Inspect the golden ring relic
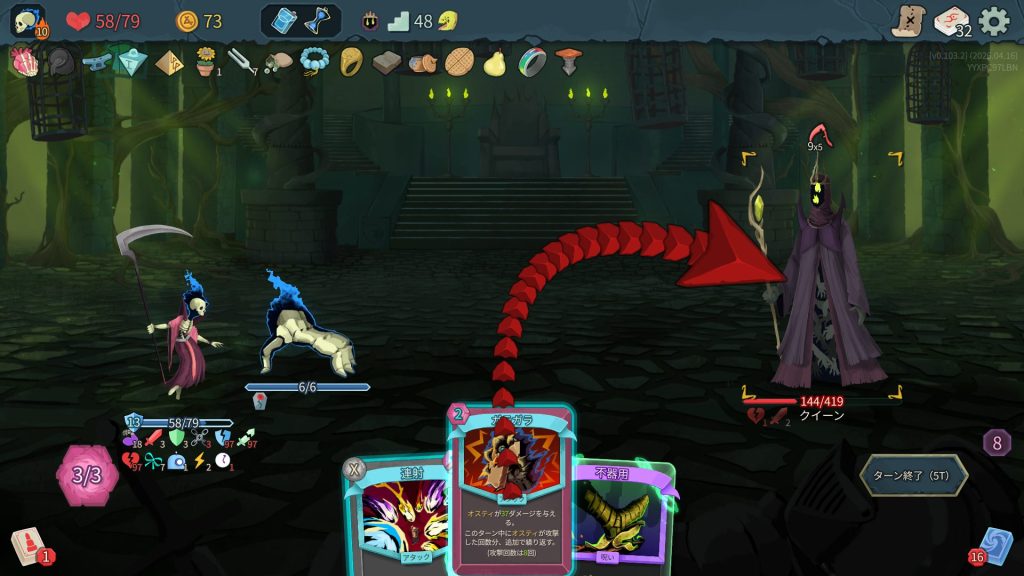 pyautogui.click(x=351, y=62)
